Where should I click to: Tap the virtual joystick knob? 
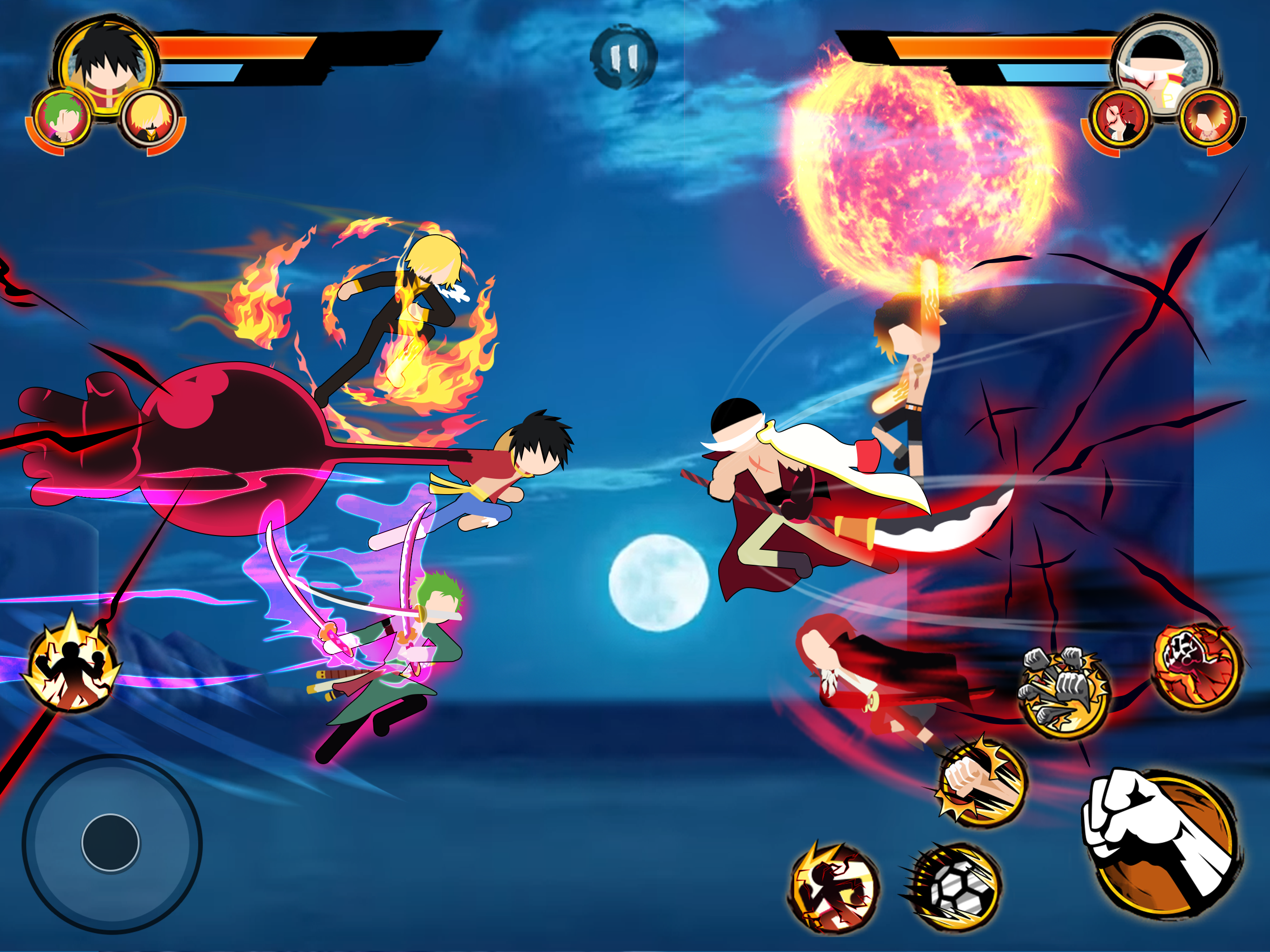(110, 842)
